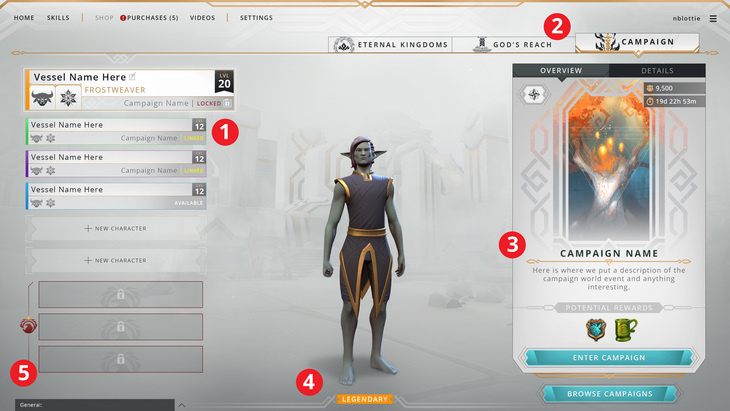Screen dimensions: 730x411
Task: Select the Campaign tab
Action: point(637,43)
